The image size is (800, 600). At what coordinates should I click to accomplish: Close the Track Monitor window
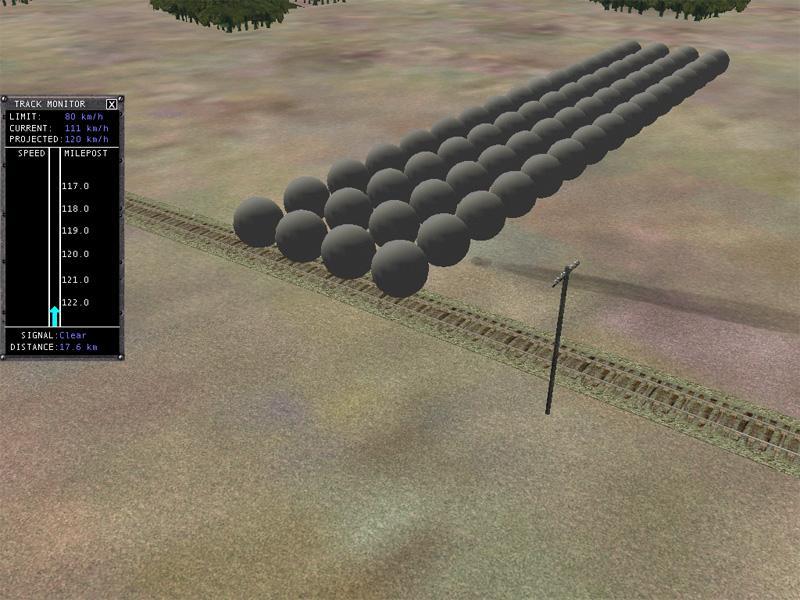tap(112, 104)
